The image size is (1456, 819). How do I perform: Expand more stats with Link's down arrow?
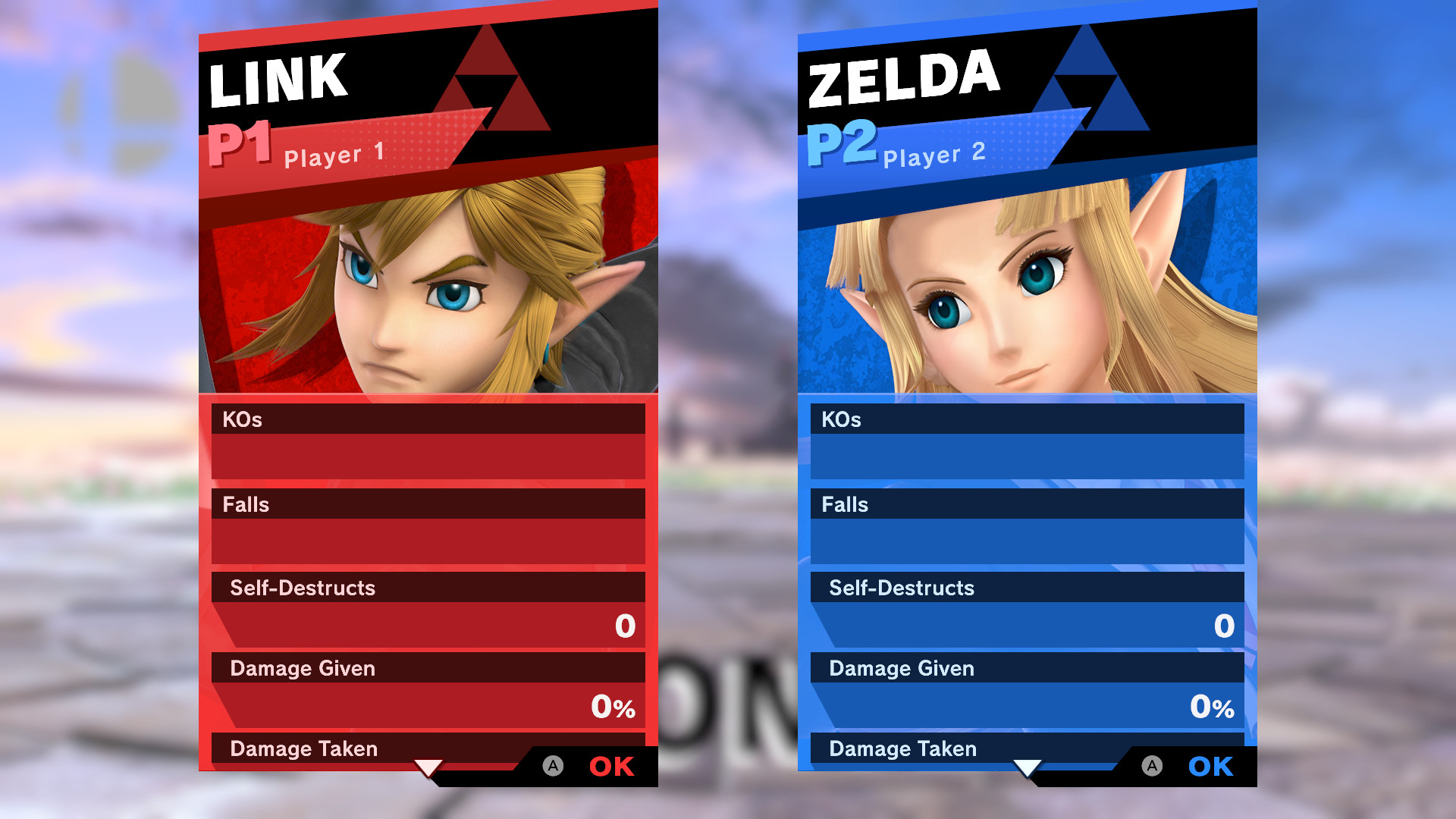[x=429, y=767]
